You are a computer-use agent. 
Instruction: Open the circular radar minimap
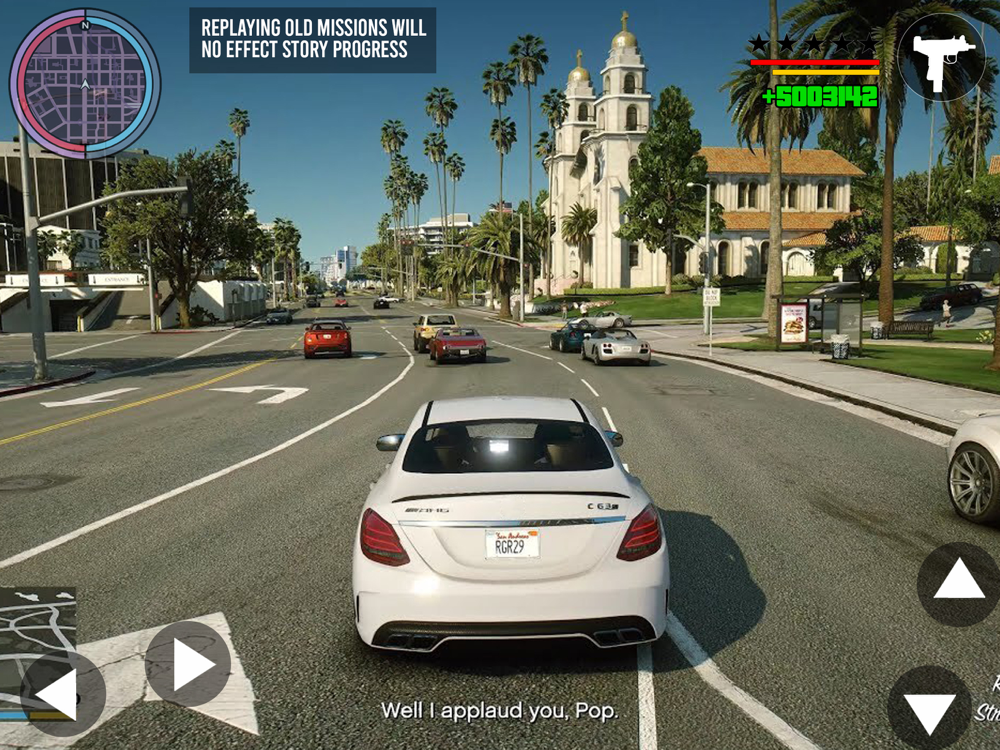tap(85, 83)
